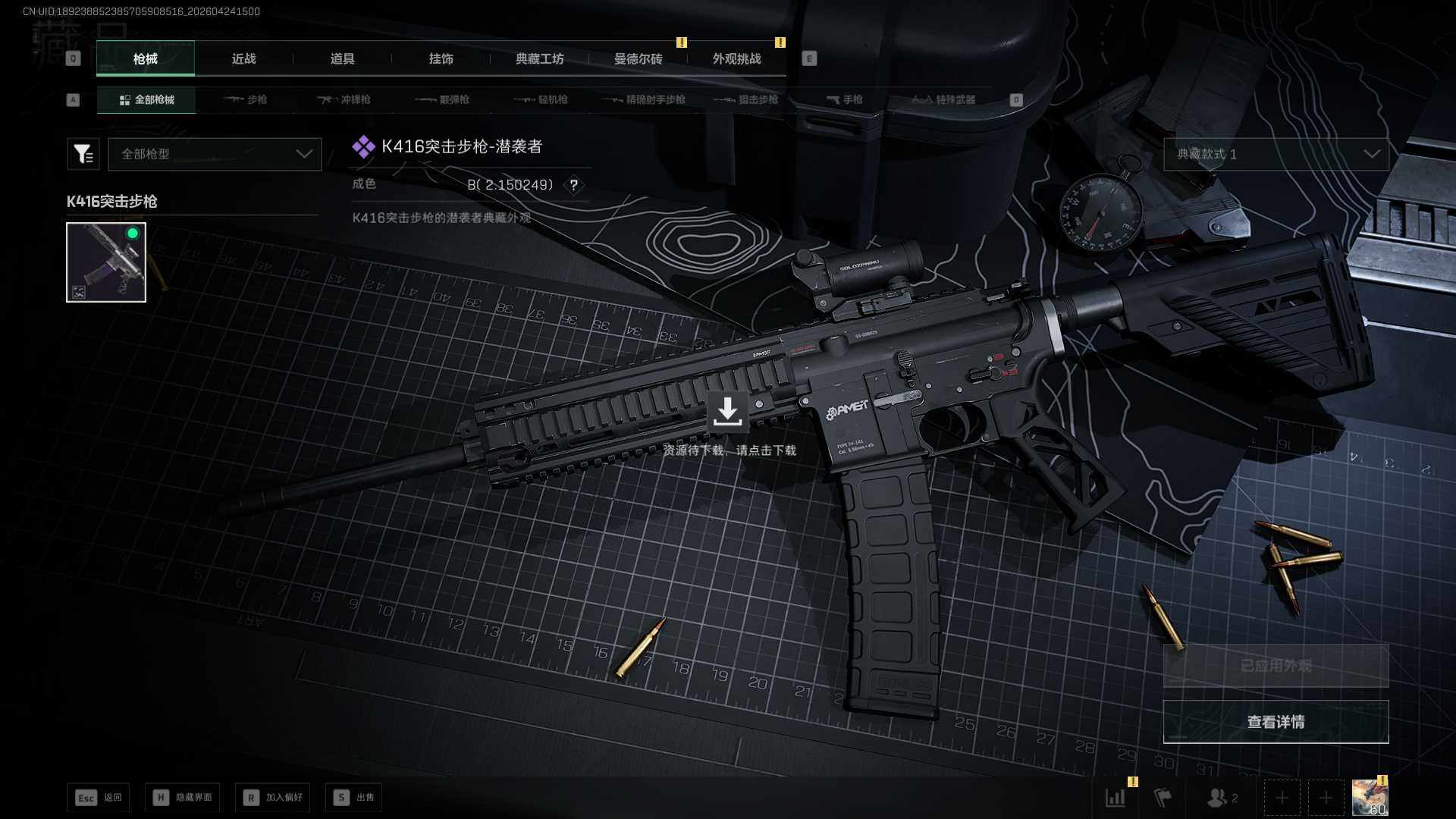
Task: Switch to the 近战 melee tab
Action: click(243, 59)
